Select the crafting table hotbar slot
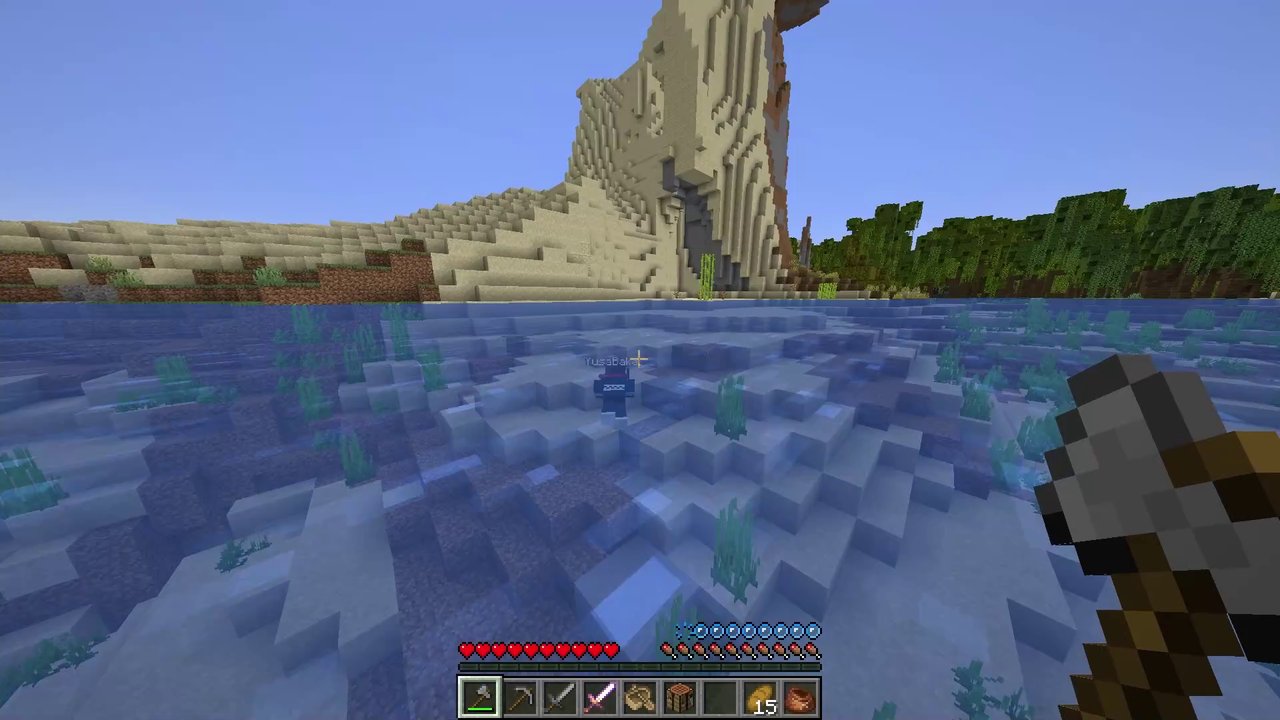 pos(679,697)
